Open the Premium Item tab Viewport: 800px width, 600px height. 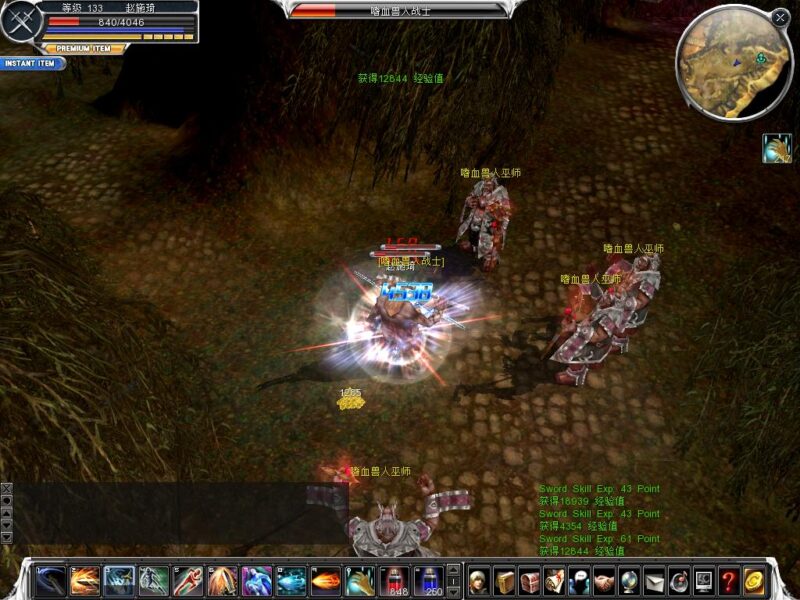pos(84,48)
